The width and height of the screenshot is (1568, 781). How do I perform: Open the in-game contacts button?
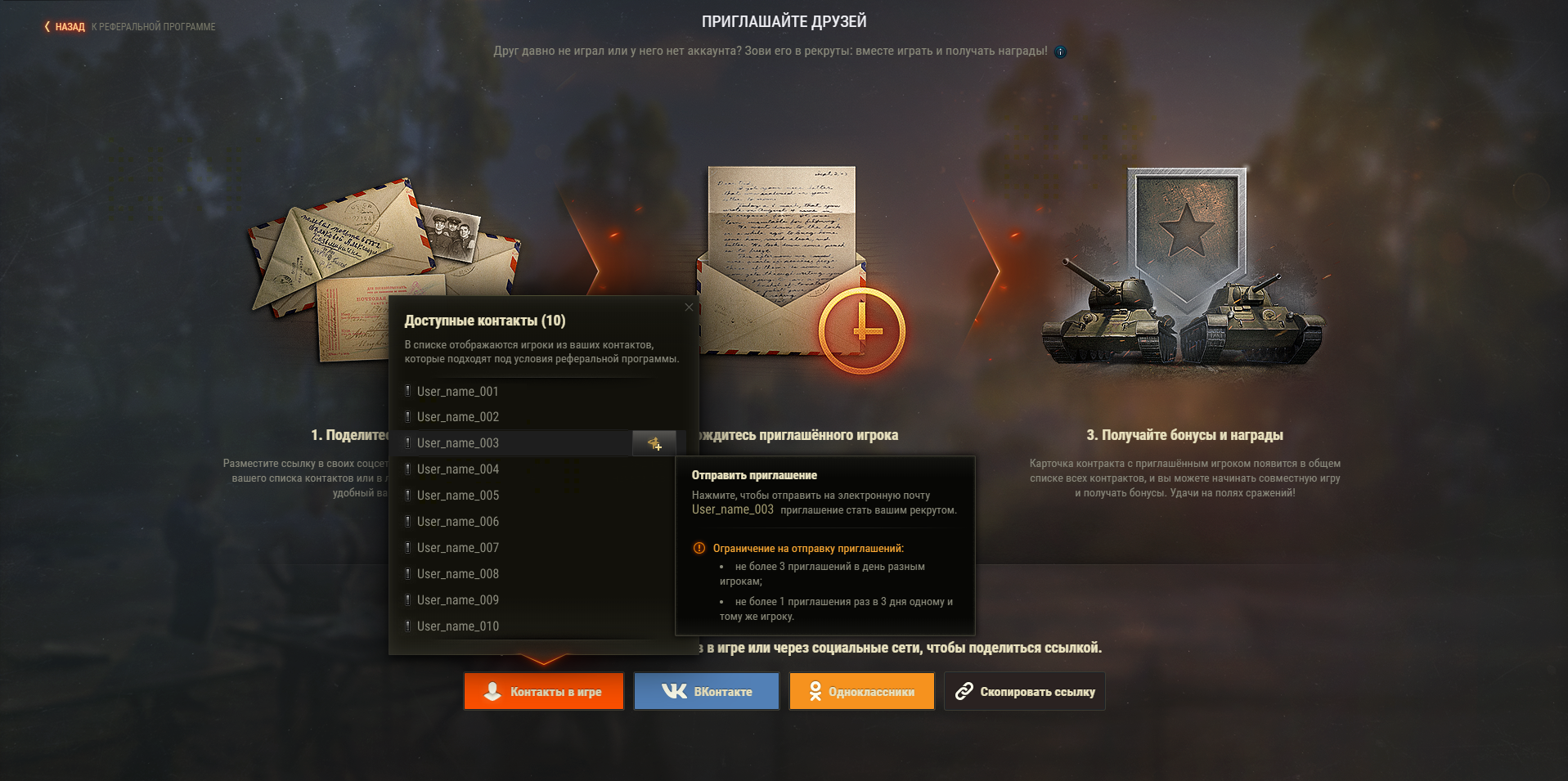coord(544,692)
